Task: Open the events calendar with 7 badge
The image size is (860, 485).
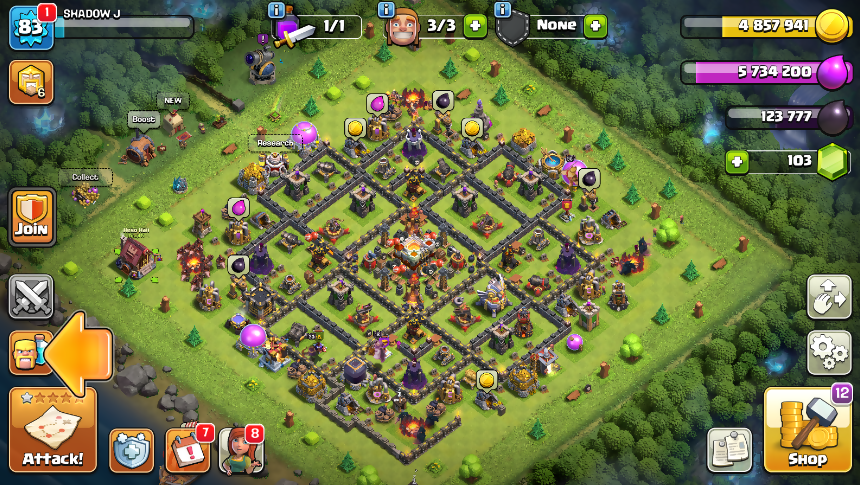Action: point(187,449)
